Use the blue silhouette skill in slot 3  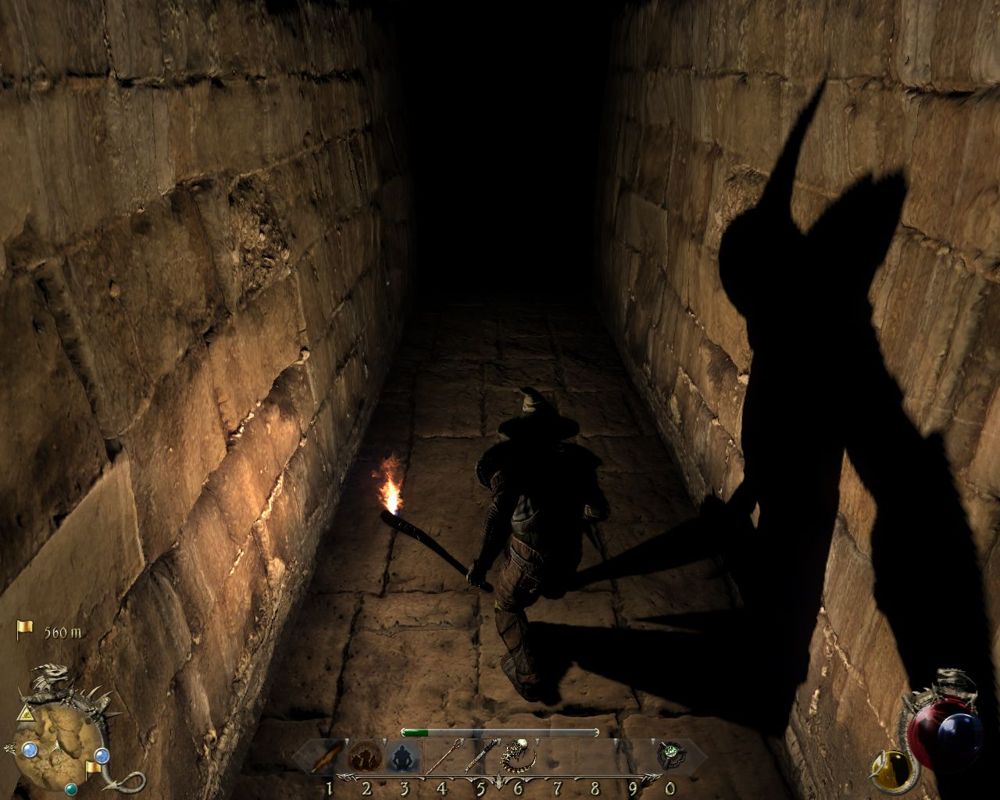tap(404, 757)
